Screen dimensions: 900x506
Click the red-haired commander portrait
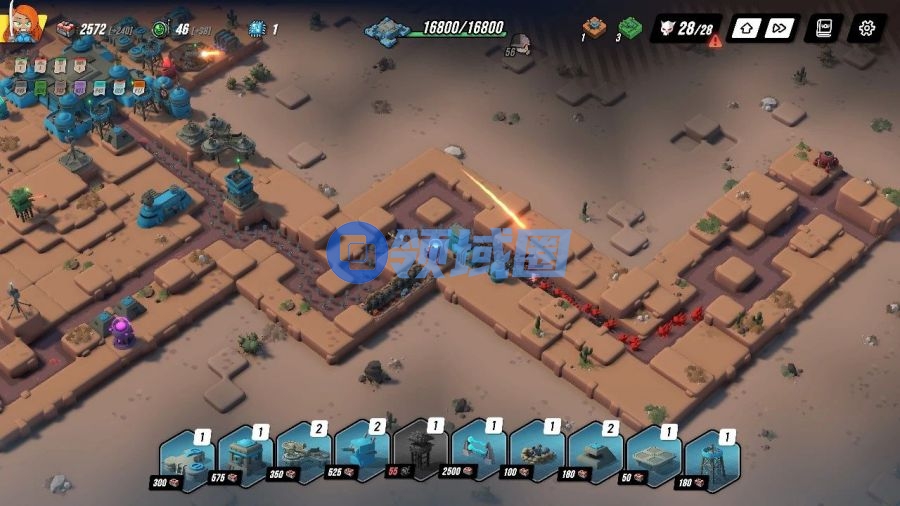(x=22, y=22)
